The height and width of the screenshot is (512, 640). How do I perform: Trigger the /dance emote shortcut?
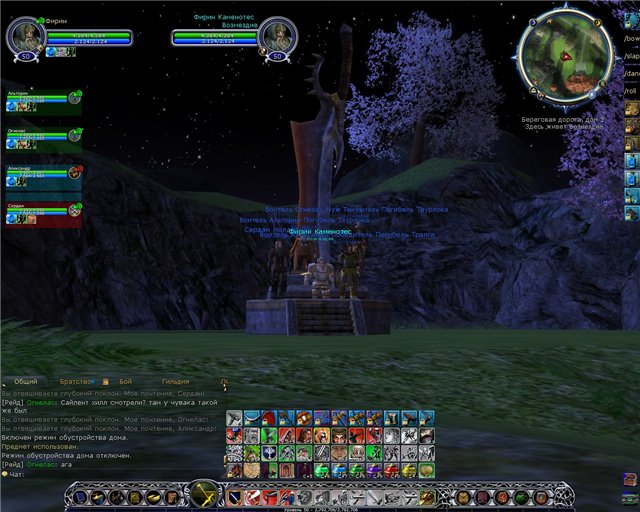click(x=631, y=73)
